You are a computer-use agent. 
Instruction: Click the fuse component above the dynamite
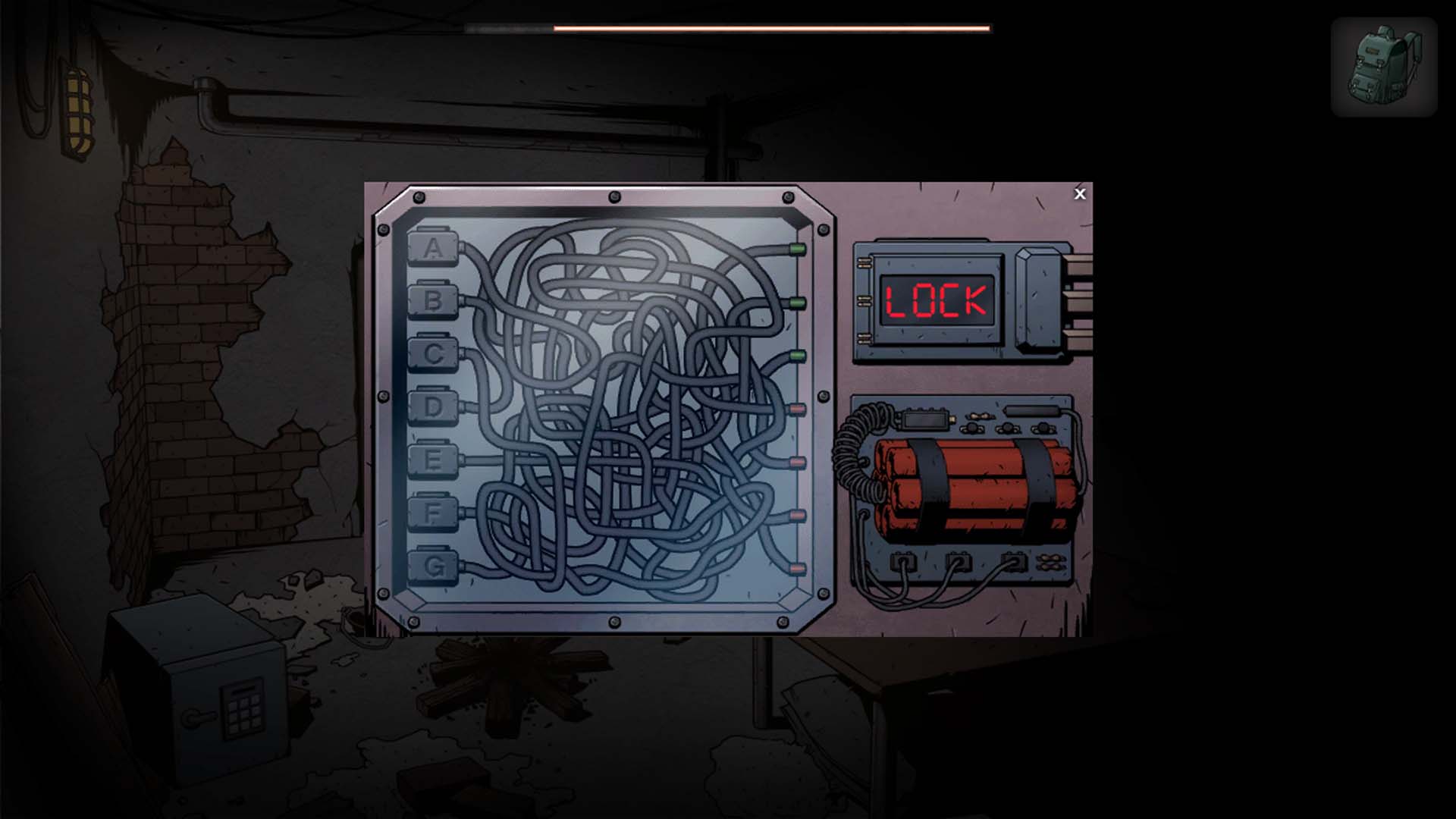(x=978, y=416)
